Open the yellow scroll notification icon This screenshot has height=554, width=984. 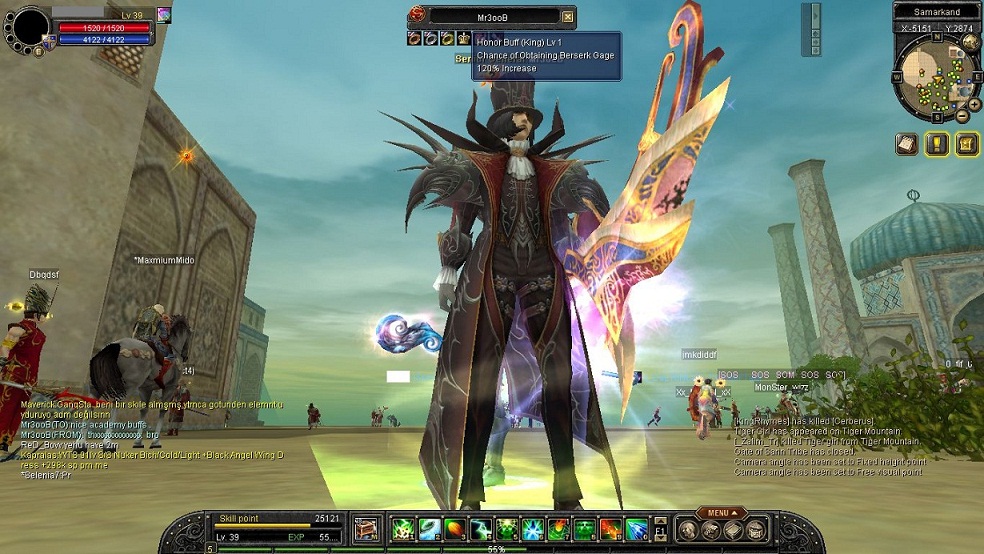coord(967,143)
